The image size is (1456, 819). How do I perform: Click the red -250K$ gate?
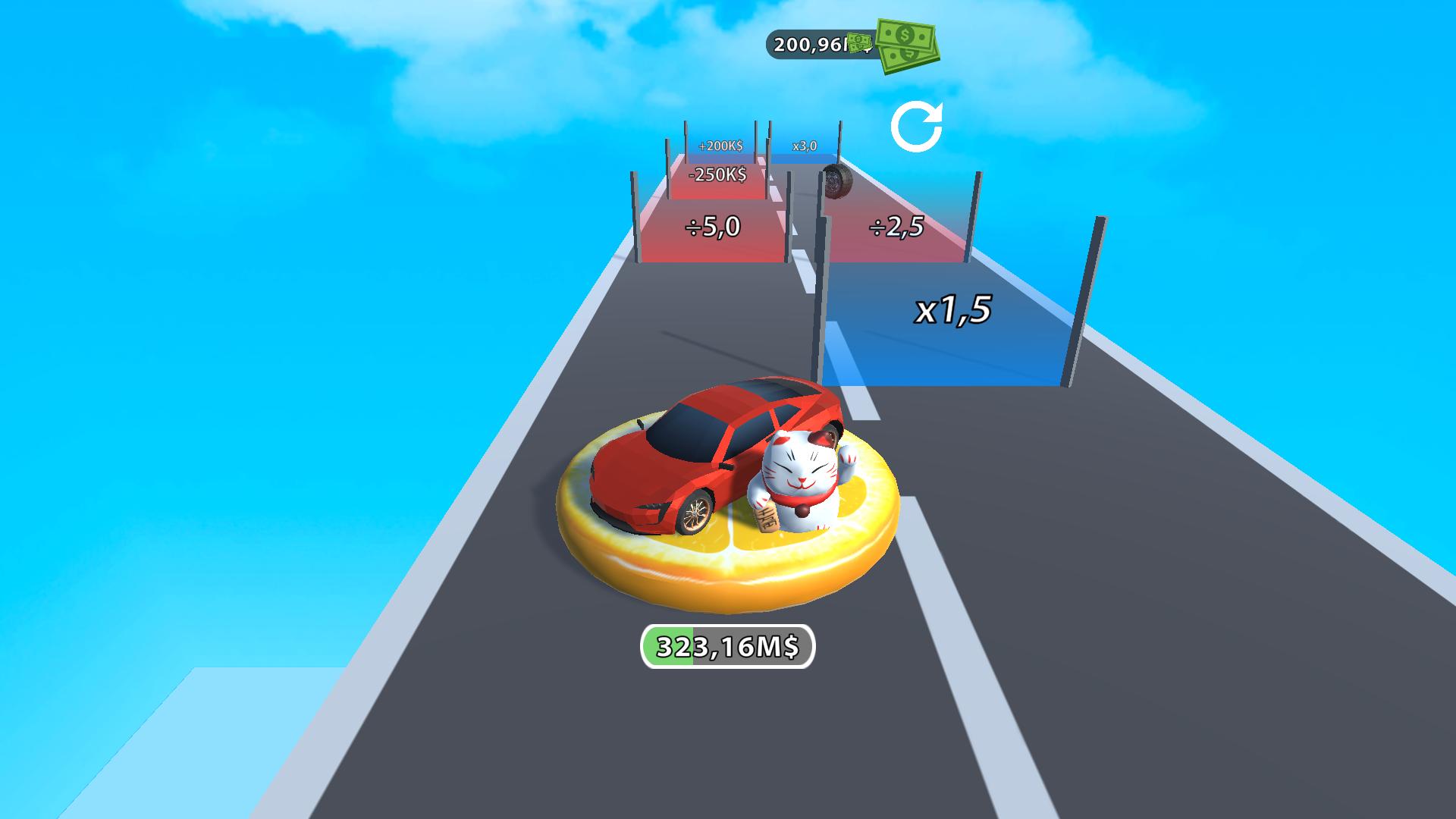click(x=716, y=175)
